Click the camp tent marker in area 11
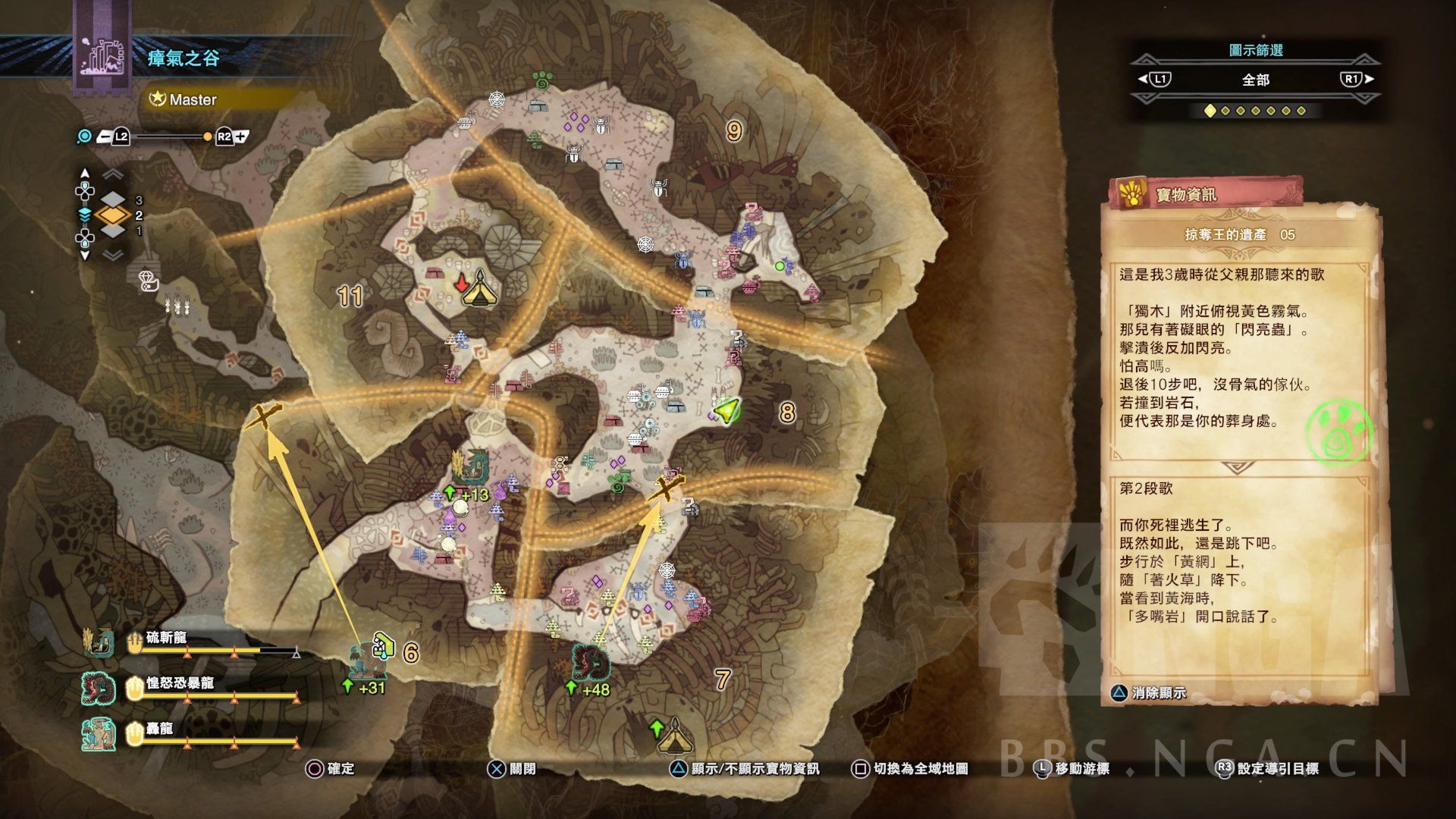 [x=479, y=288]
